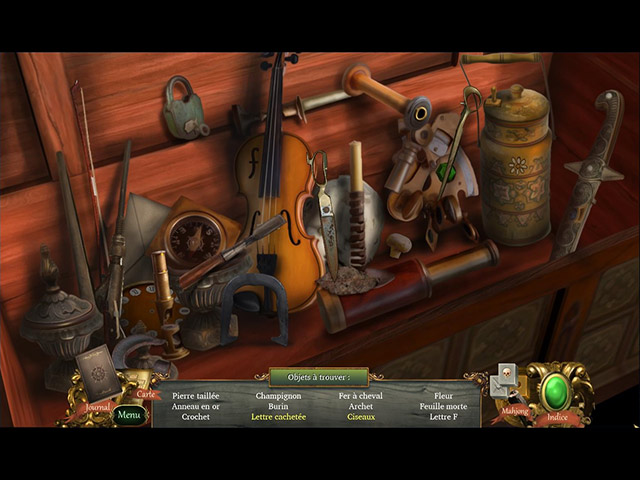
Task: Select 'Lettre cachetée' in the object list
Action: pos(278,417)
